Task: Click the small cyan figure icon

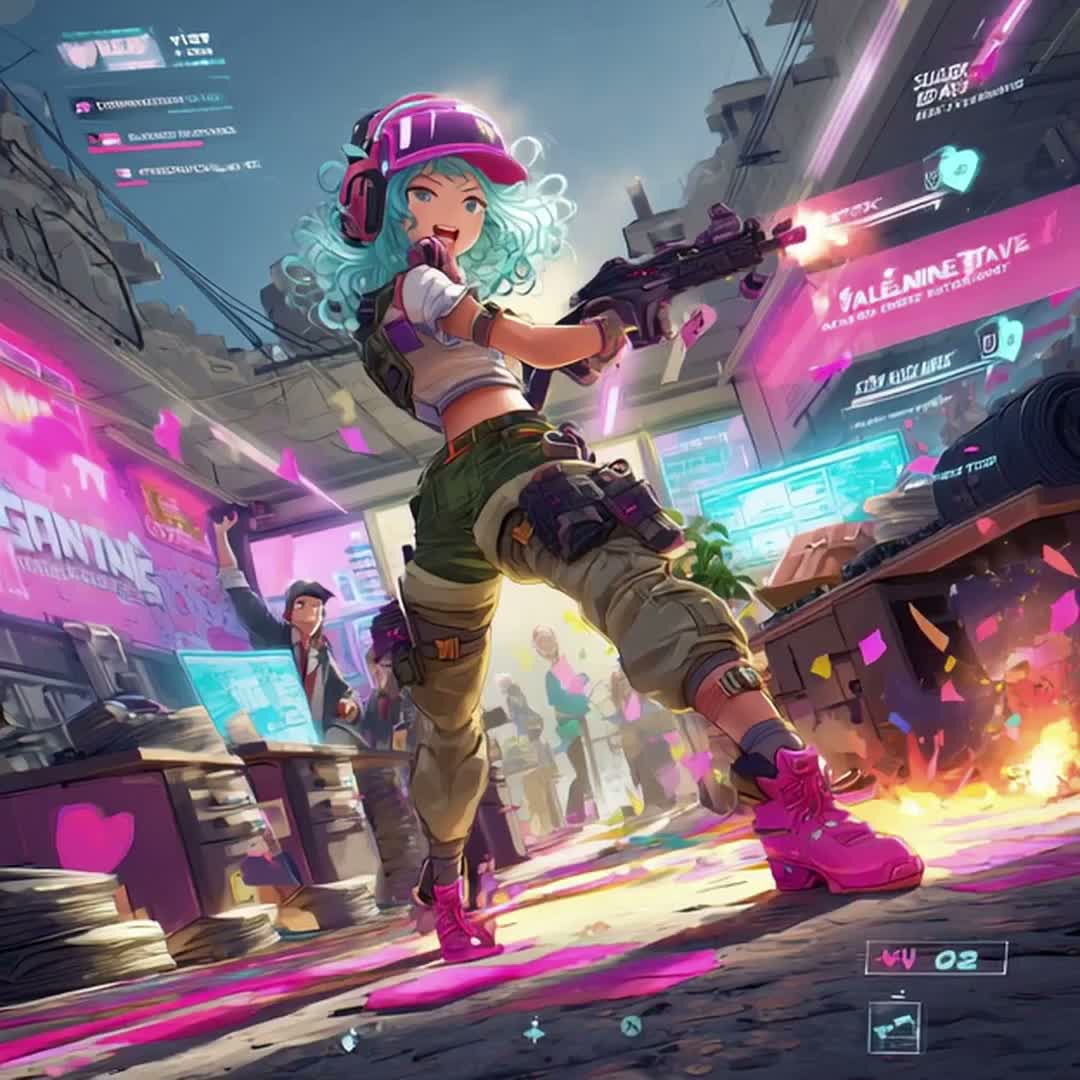Action: pyautogui.click(x=535, y=1030)
